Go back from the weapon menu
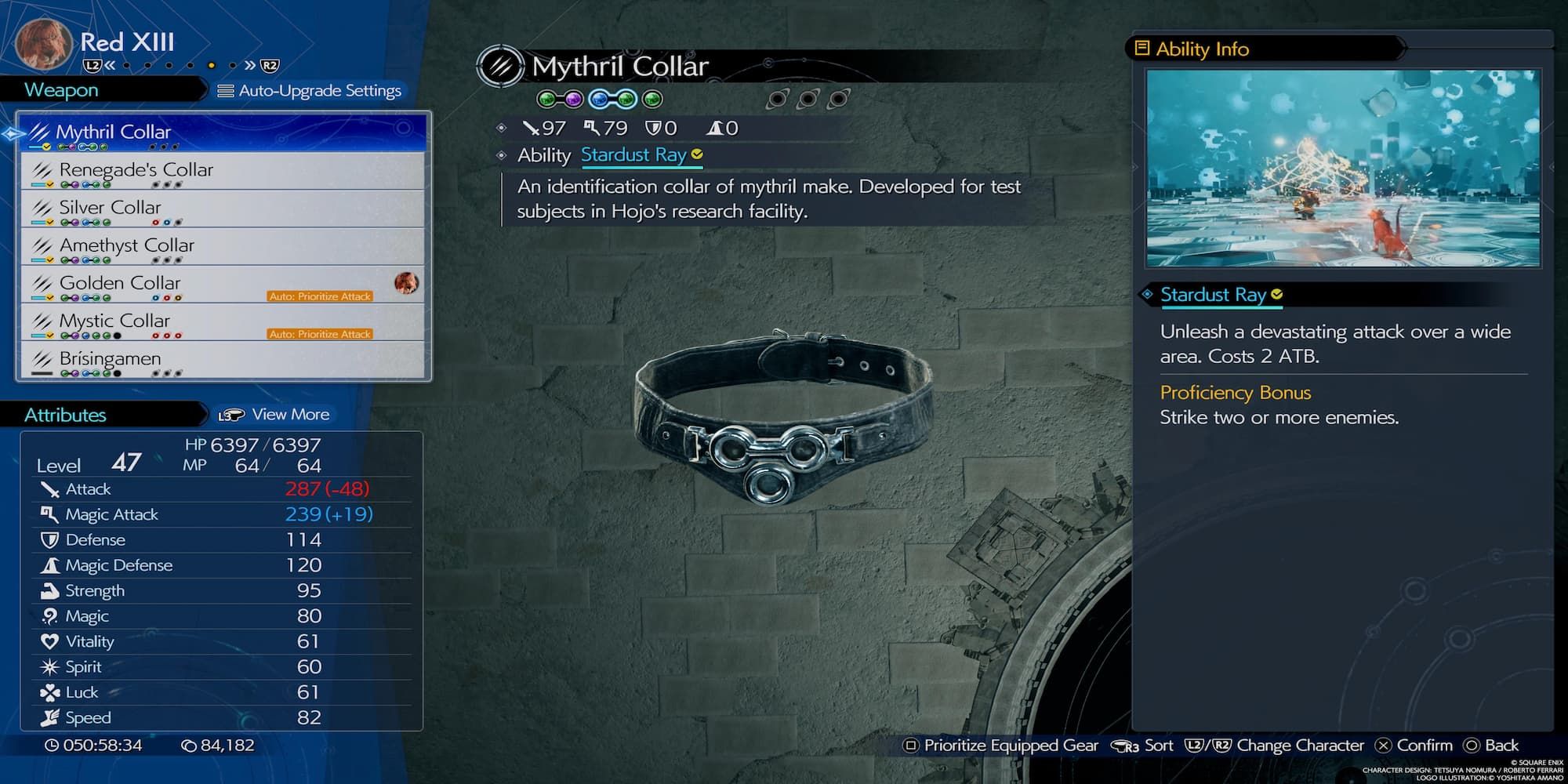The image size is (1568, 784). pyautogui.click(x=1491, y=746)
